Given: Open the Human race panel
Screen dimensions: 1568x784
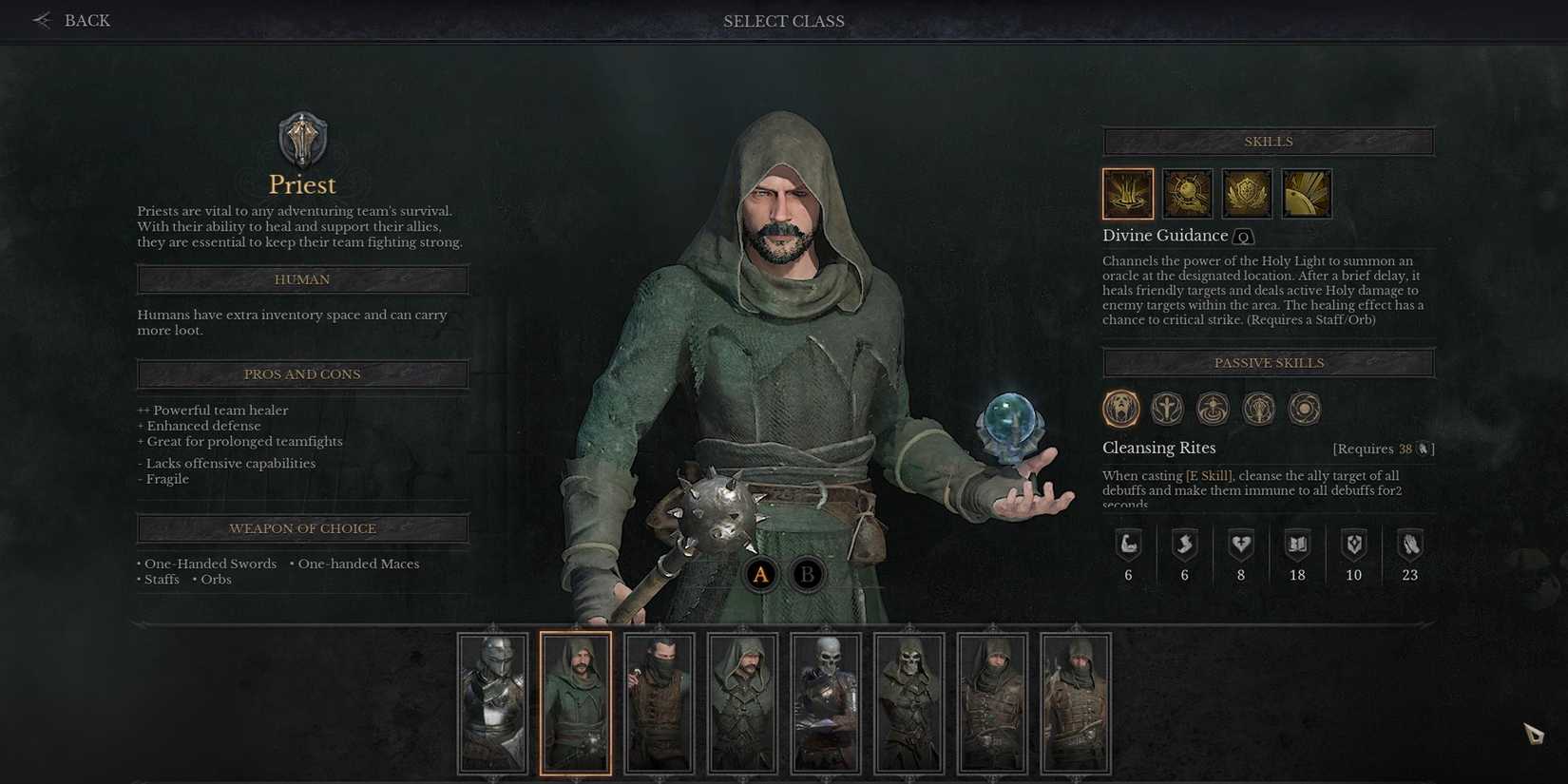Looking at the screenshot, I should coord(302,278).
